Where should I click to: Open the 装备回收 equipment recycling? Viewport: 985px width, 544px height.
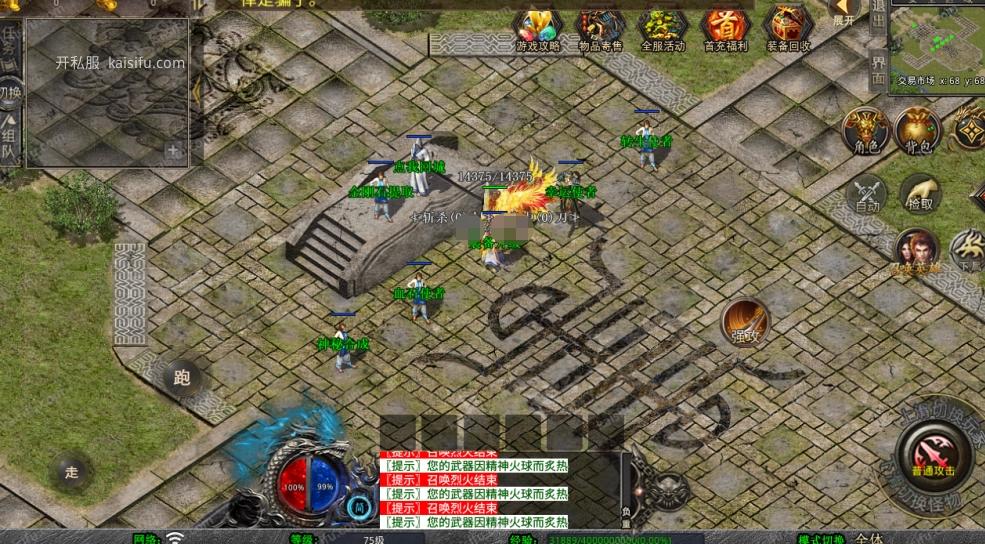click(789, 28)
